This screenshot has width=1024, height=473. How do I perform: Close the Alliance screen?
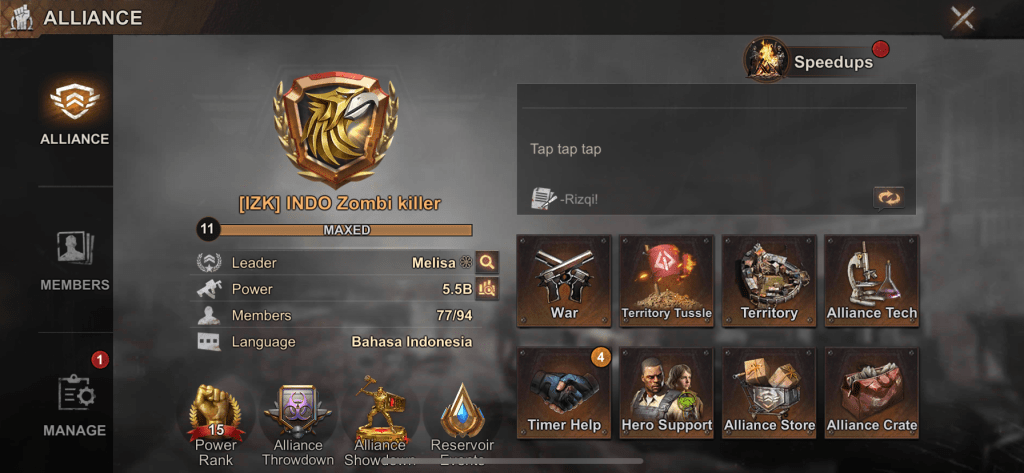(962, 18)
